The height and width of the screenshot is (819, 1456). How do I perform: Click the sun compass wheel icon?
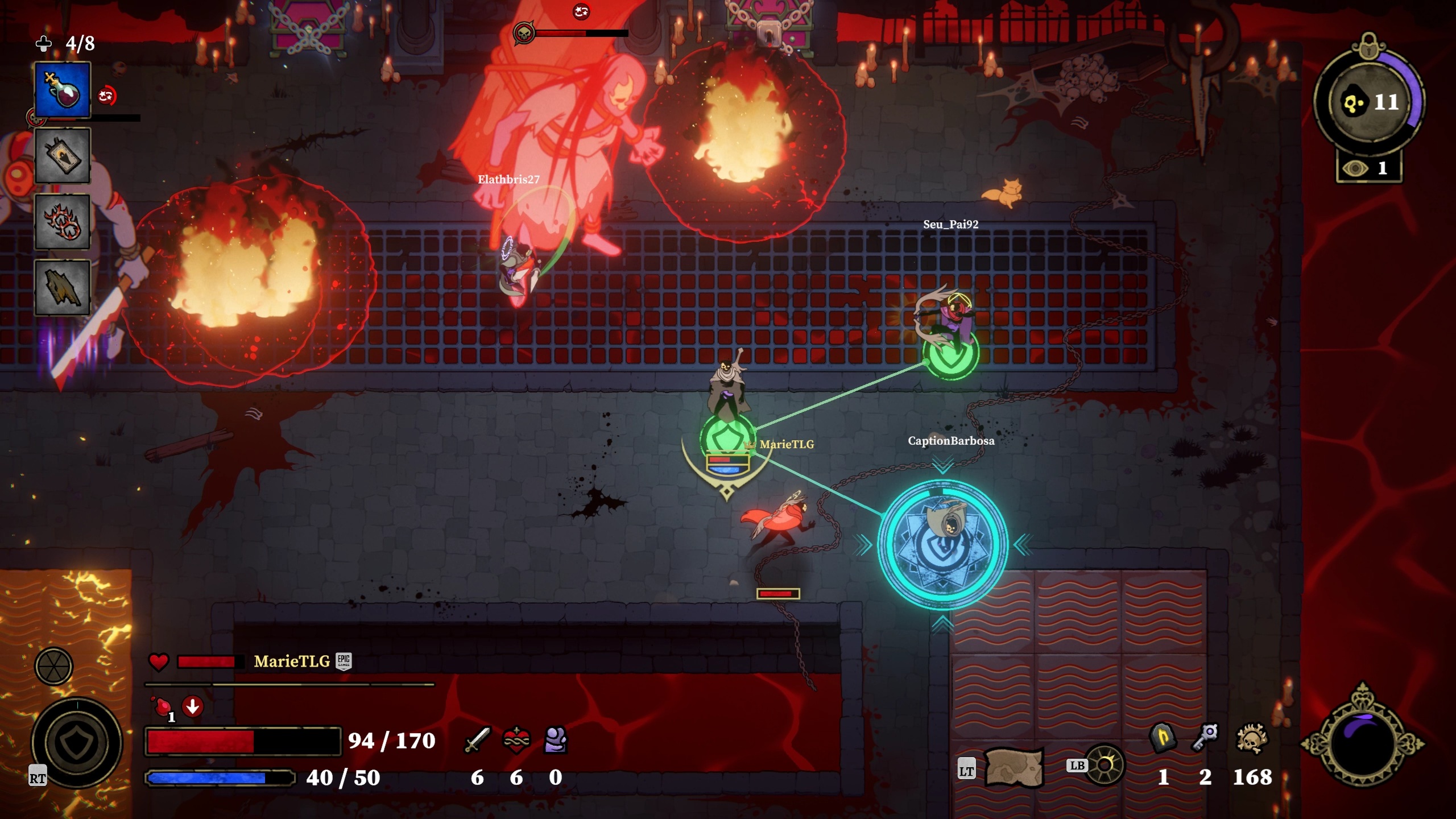point(1105,765)
